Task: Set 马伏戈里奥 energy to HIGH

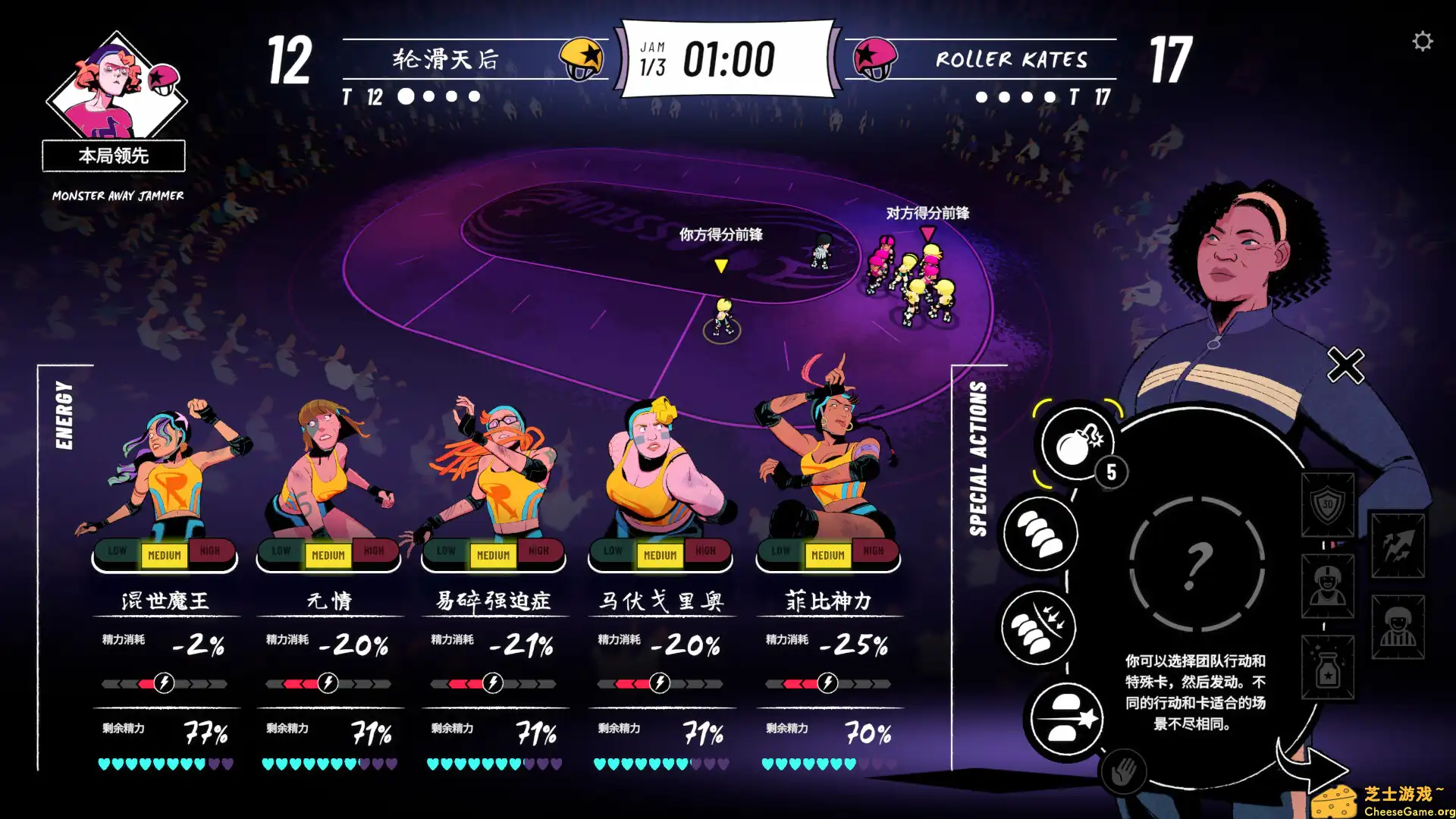Action: pyautogui.click(x=705, y=551)
